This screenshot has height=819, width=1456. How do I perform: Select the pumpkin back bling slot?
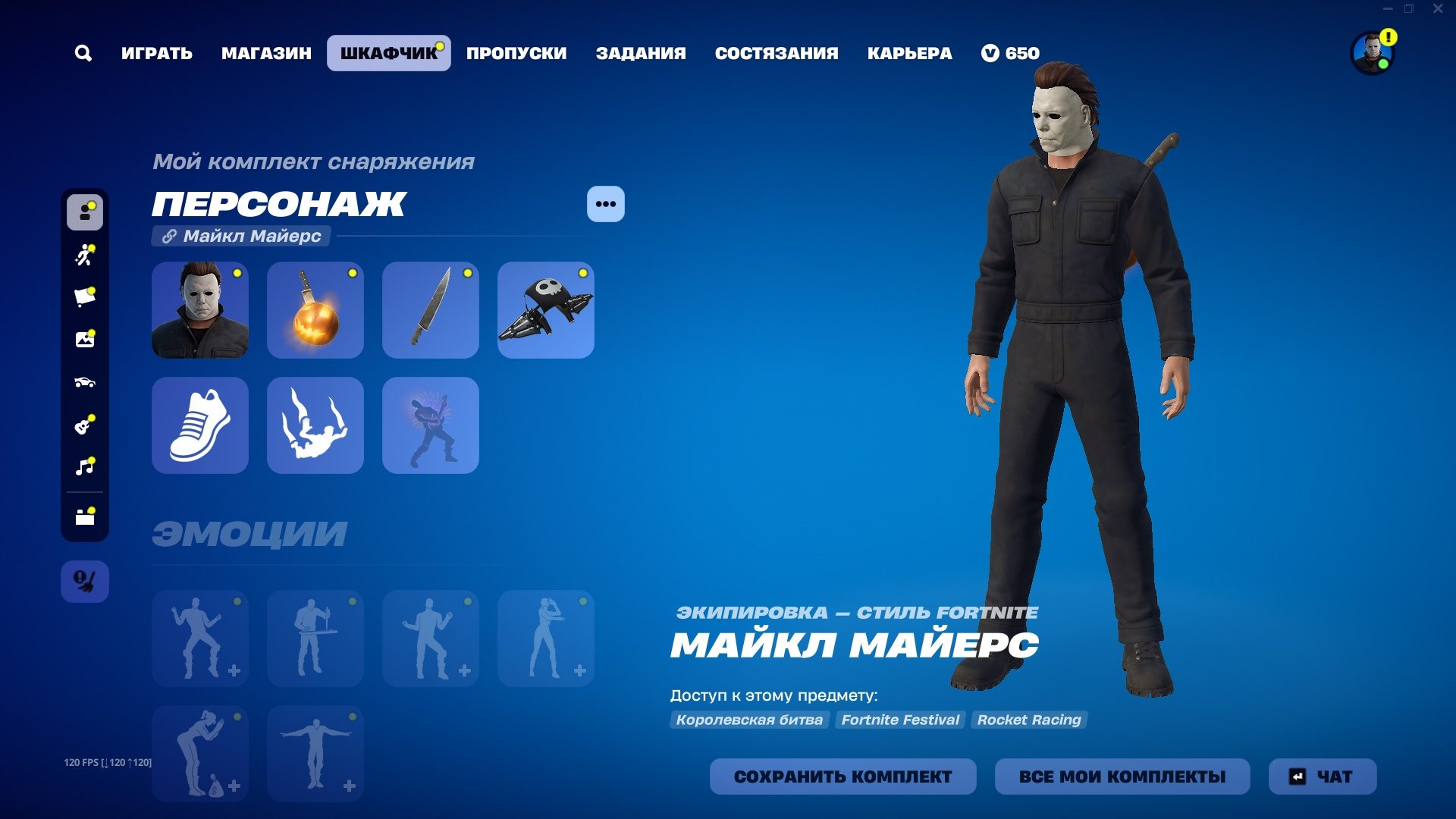click(x=315, y=310)
